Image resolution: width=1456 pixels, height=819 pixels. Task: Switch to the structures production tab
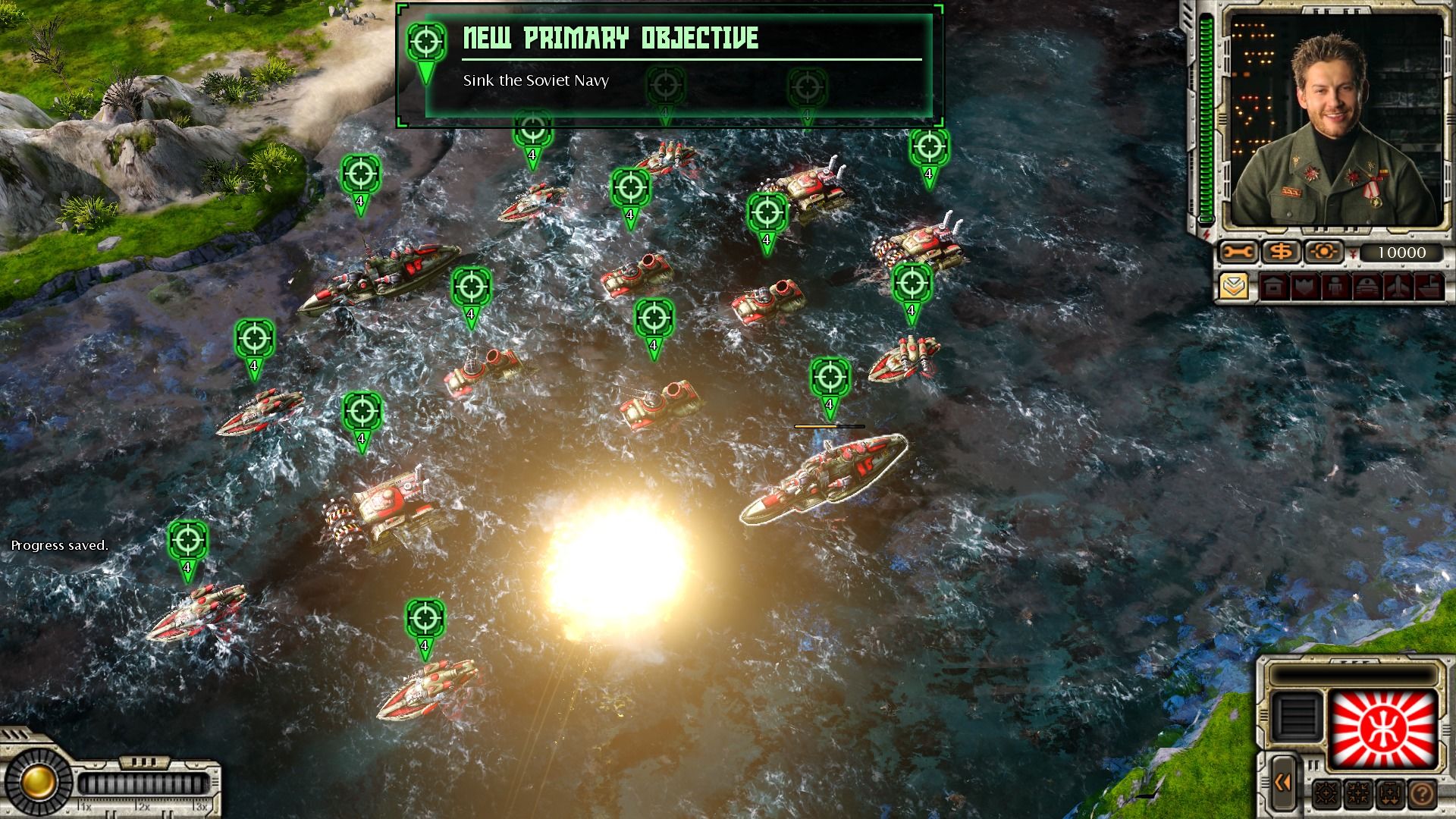point(1274,287)
